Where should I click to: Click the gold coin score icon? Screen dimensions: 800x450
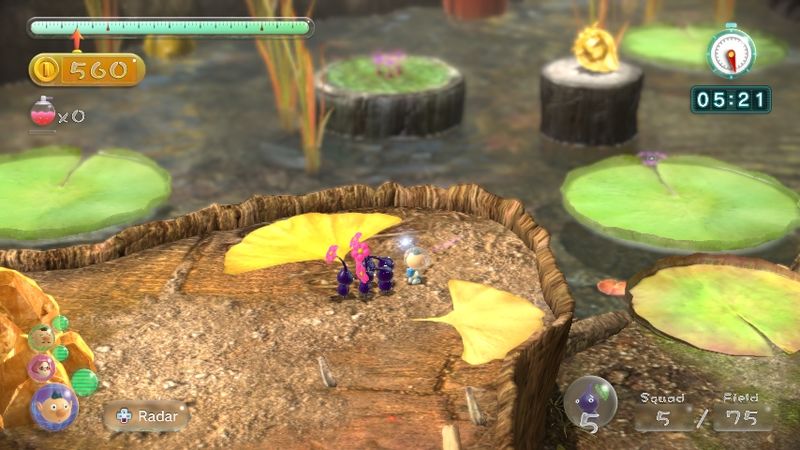tap(46, 69)
